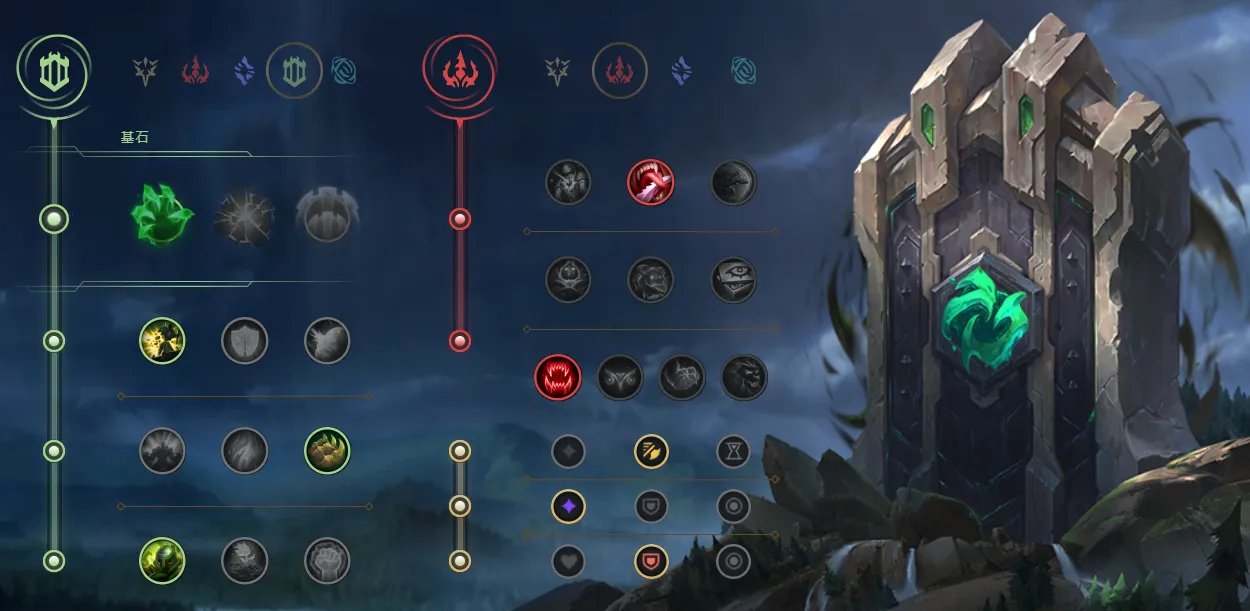The height and width of the screenshot is (611, 1250).
Task: Choose the Eyeball Collection rune
Action: [733, 280]
